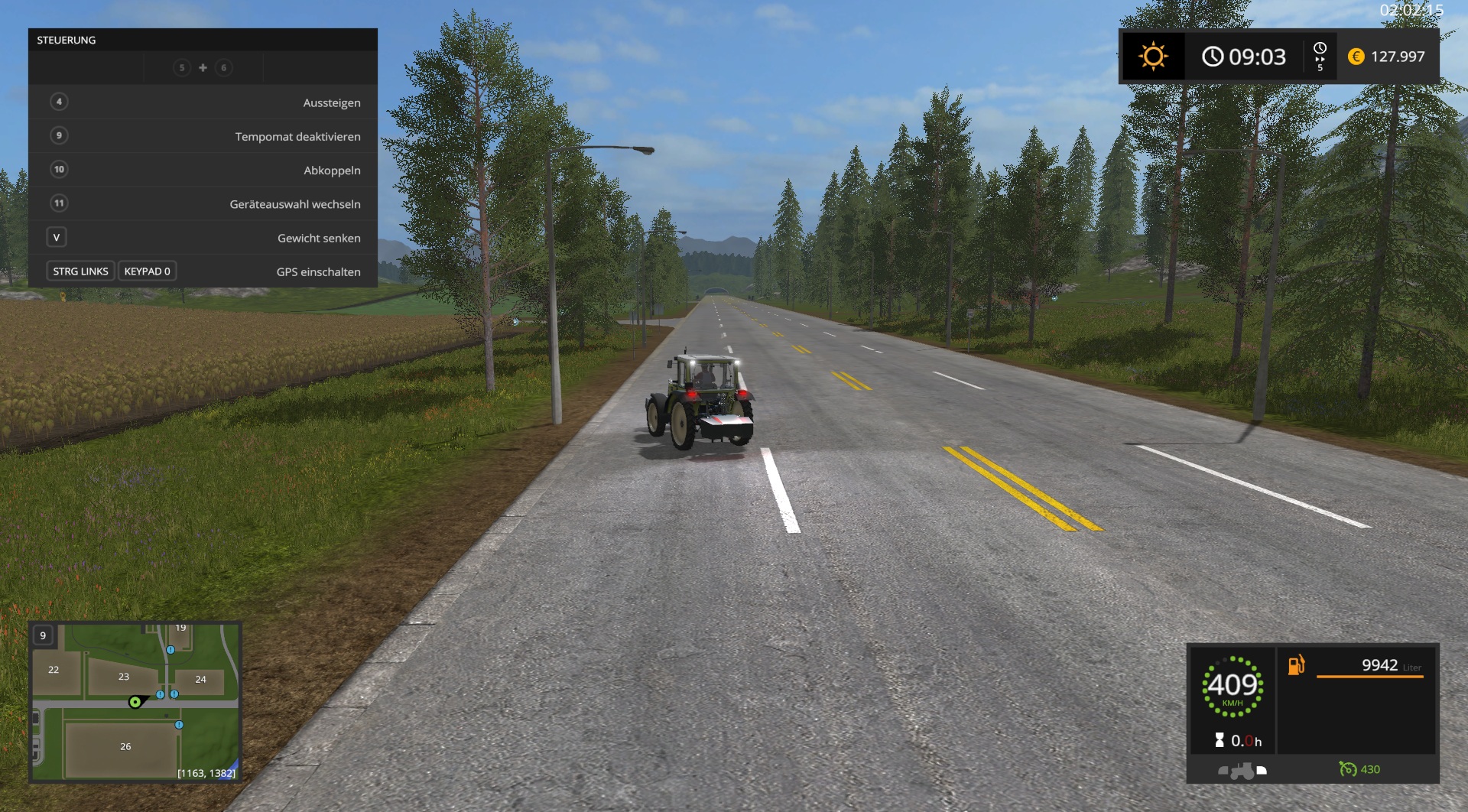Click the minimap in the corner

coord(135,702)
